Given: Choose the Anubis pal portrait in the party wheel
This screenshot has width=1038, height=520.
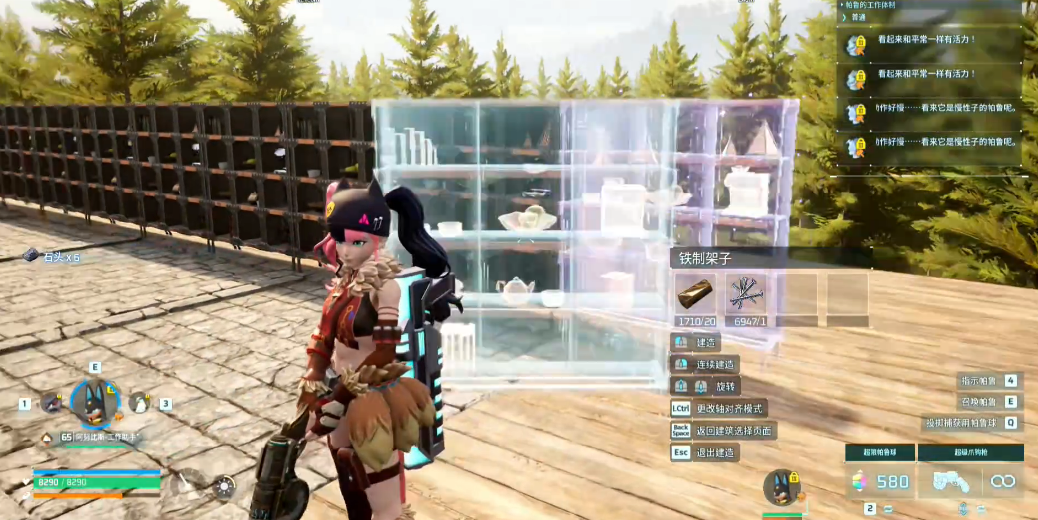Looking at the screenshot, I should point(95,402).
